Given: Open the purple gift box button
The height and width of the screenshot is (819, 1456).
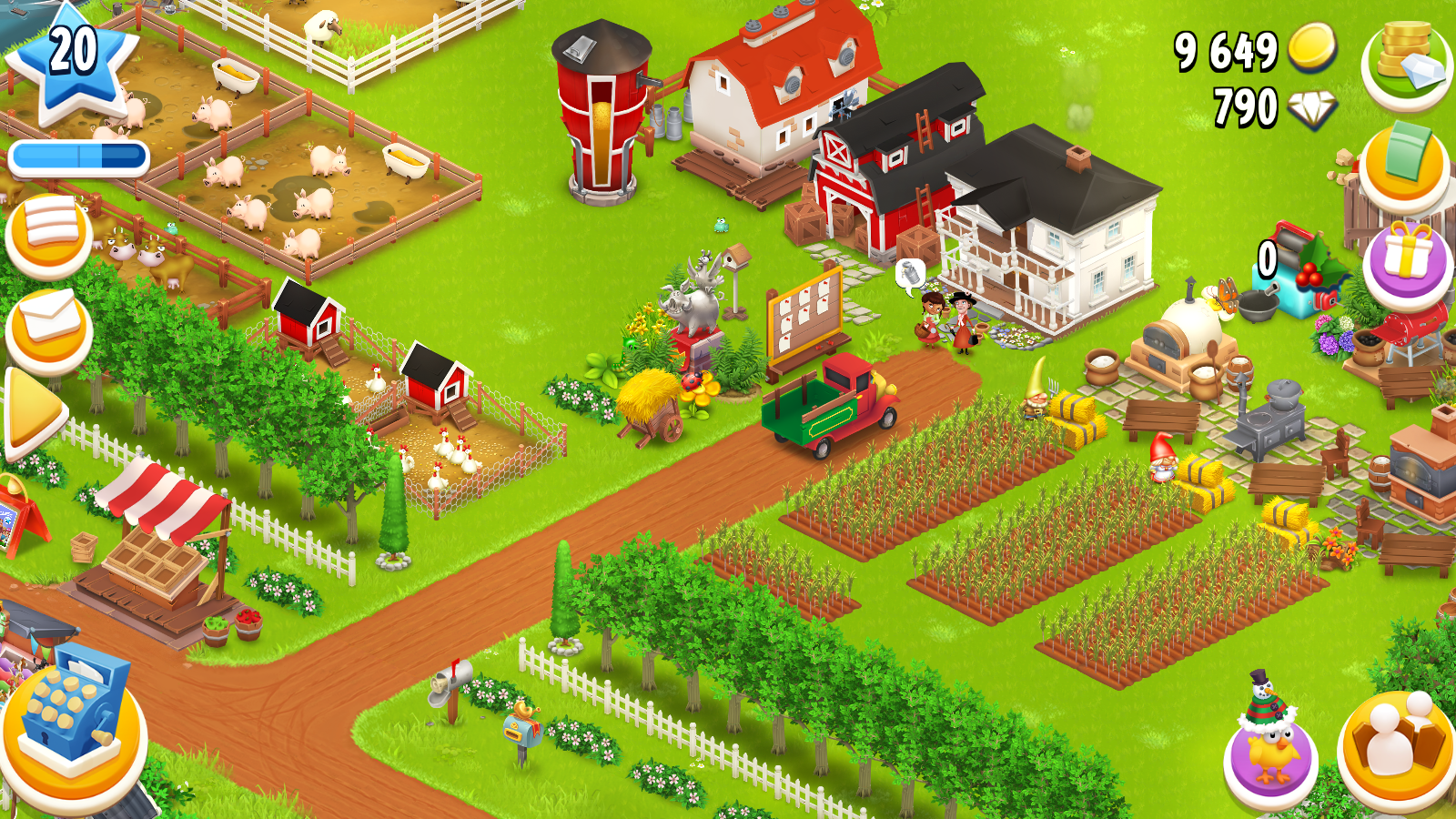Looking at the screenshot, I should [x=1406, y=264].
